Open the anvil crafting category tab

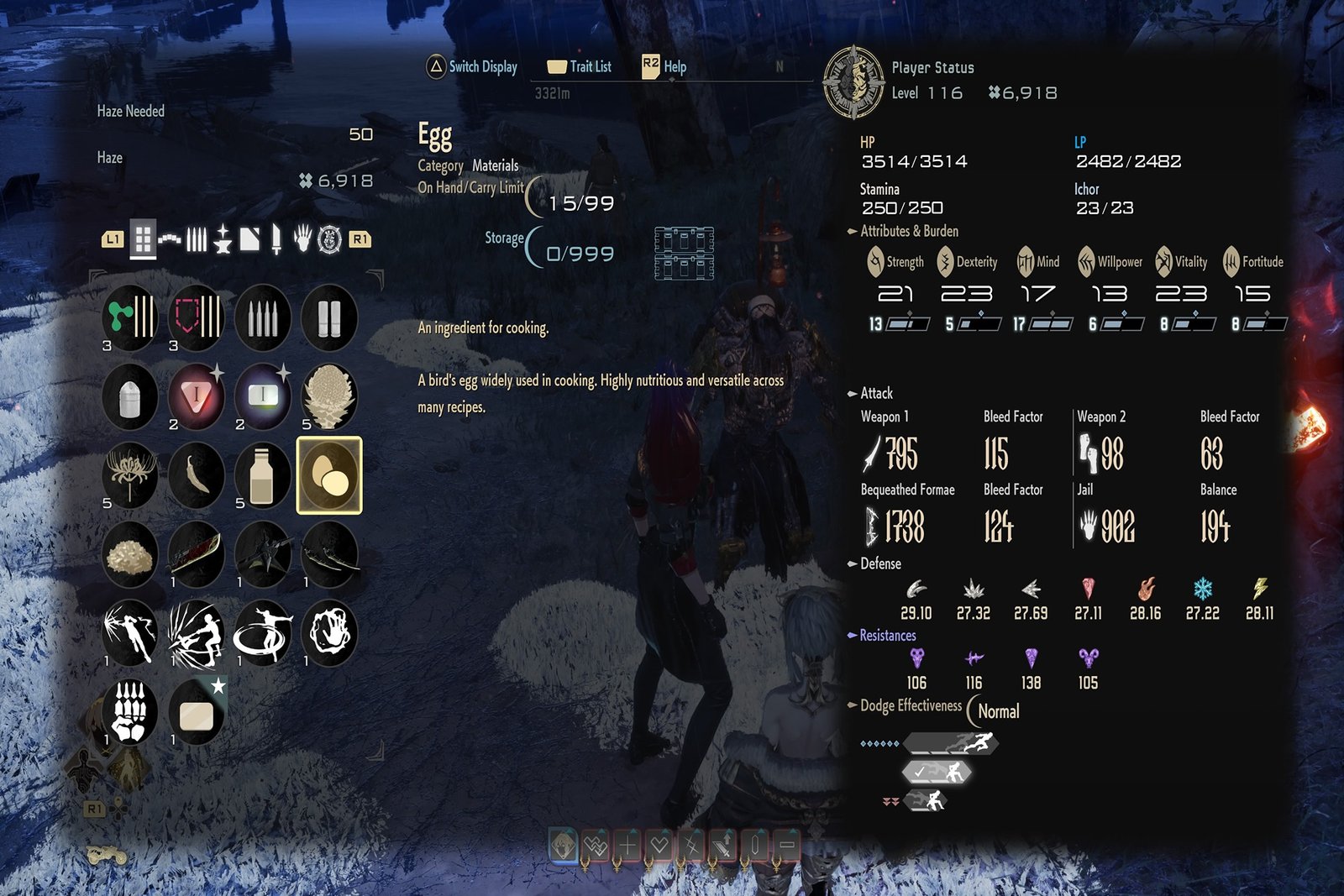pos(223,240)
